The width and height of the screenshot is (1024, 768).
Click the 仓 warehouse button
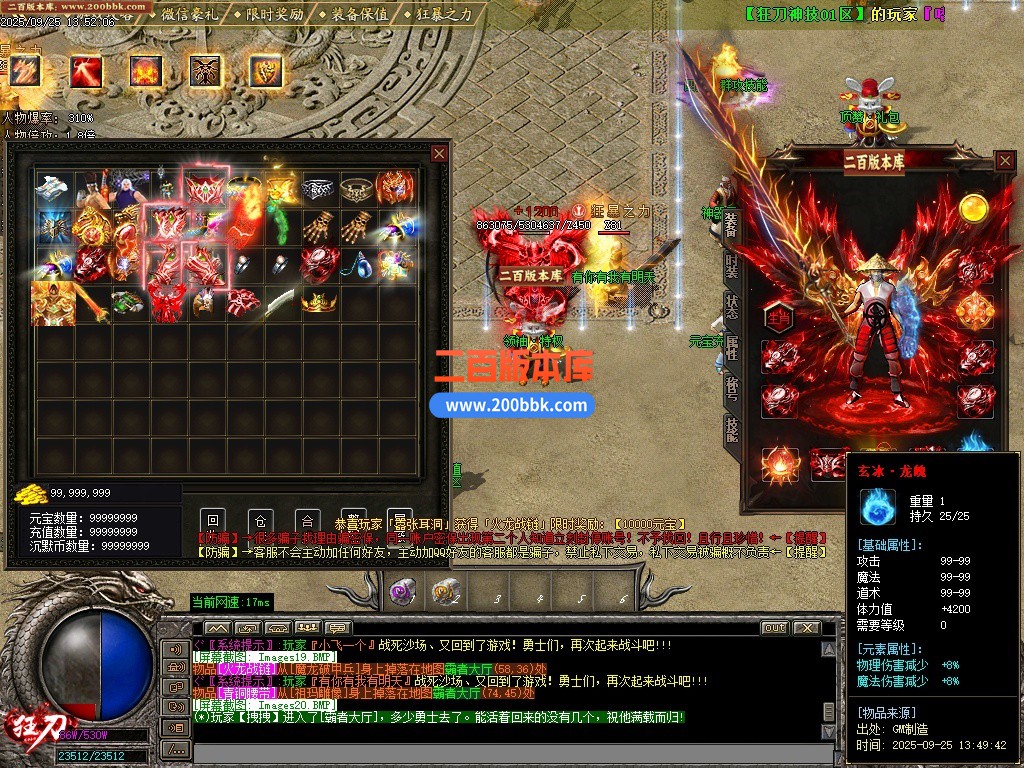[260, 521]
